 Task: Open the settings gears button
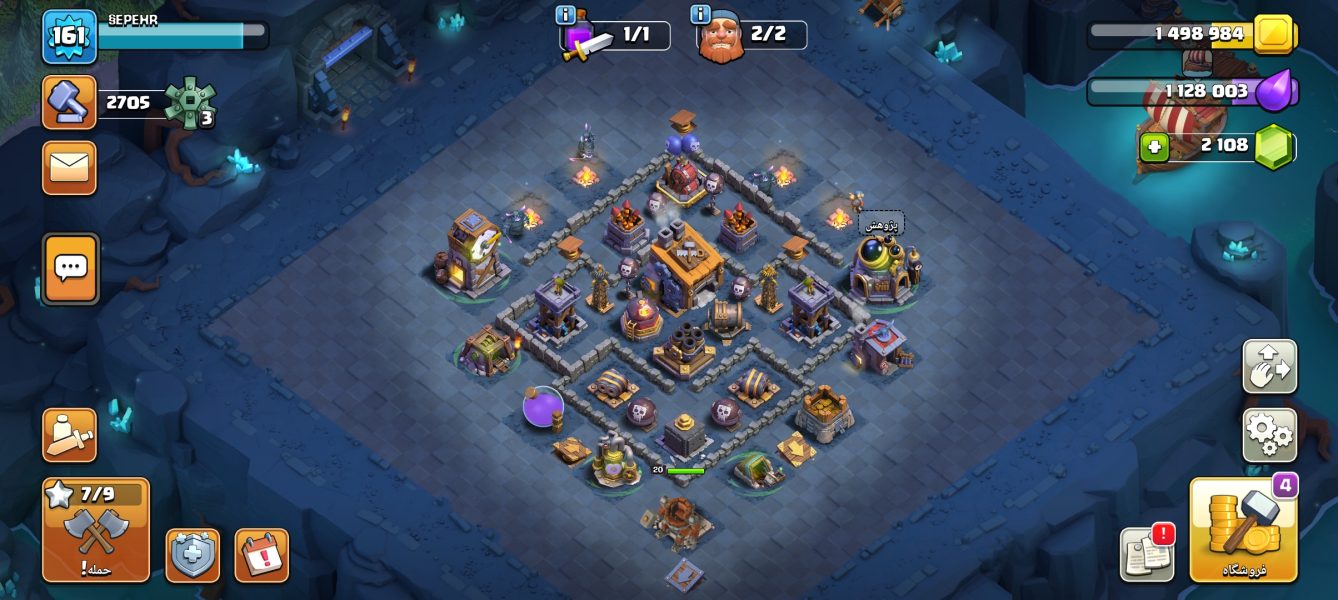point(1269,435)
